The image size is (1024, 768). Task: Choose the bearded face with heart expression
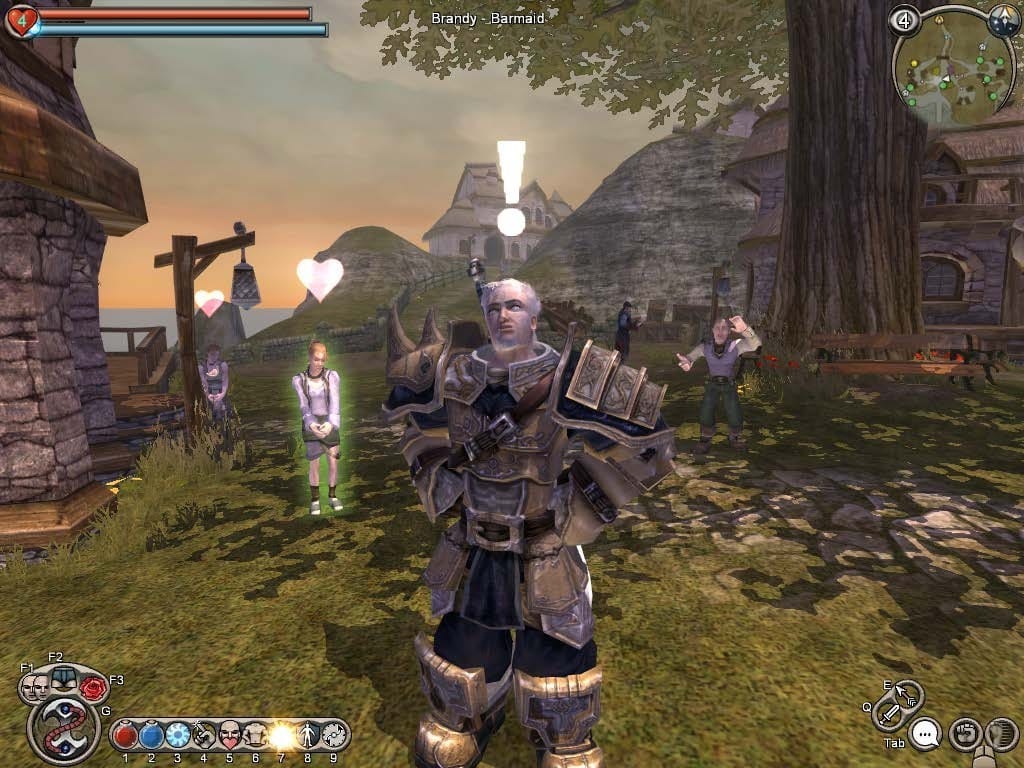(x=230, y=736)
